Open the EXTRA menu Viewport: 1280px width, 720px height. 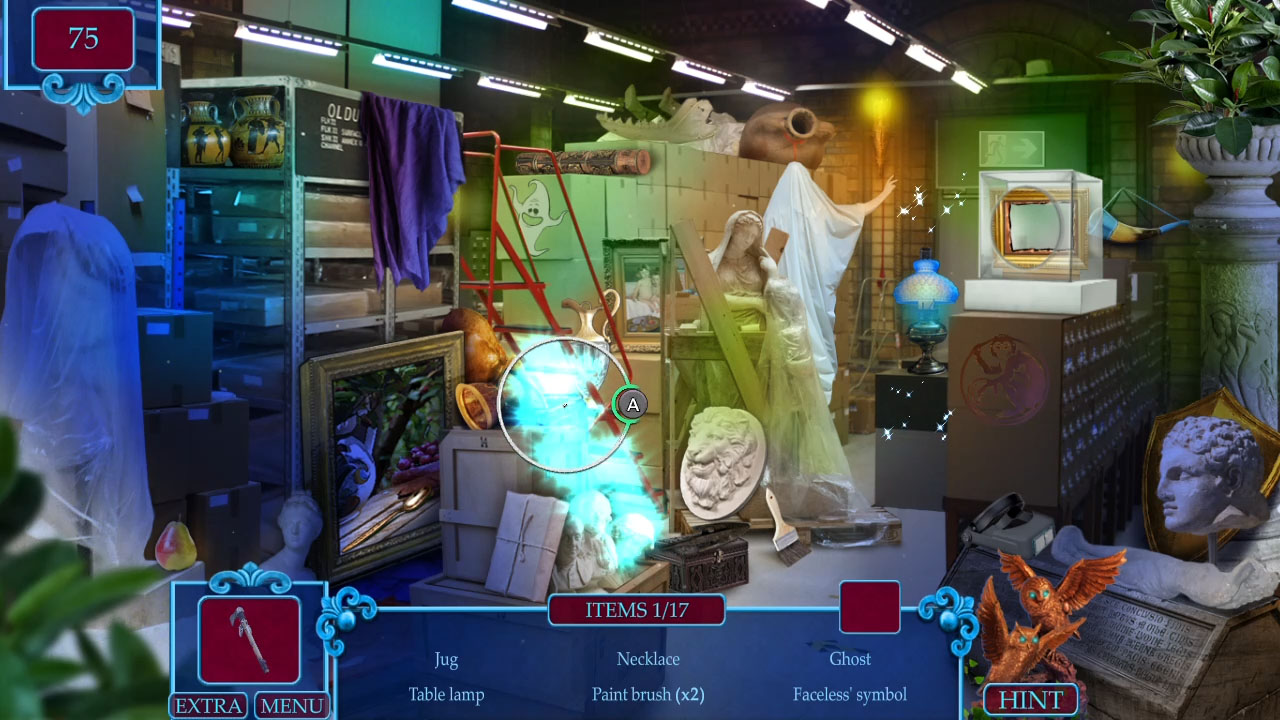(x=208, y=706)
